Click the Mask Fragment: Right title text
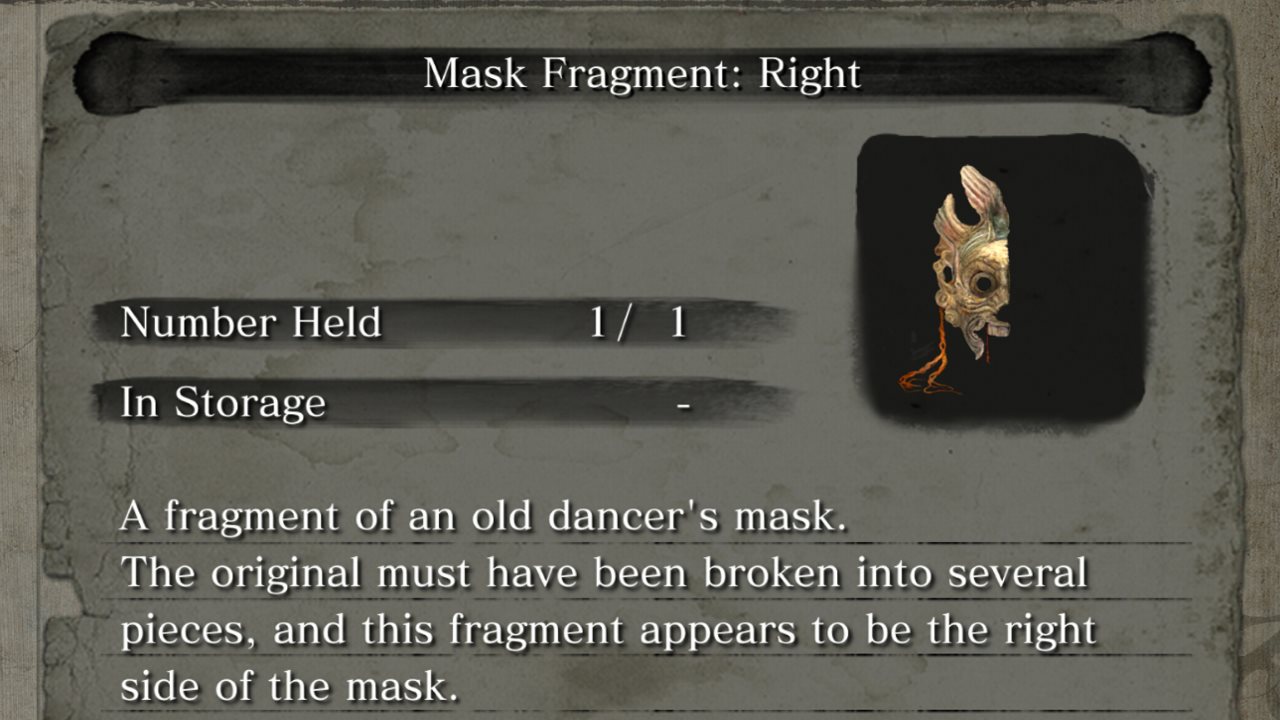Screen dimensions: 1280x720 pyautogui.click(x=640, y=72)
